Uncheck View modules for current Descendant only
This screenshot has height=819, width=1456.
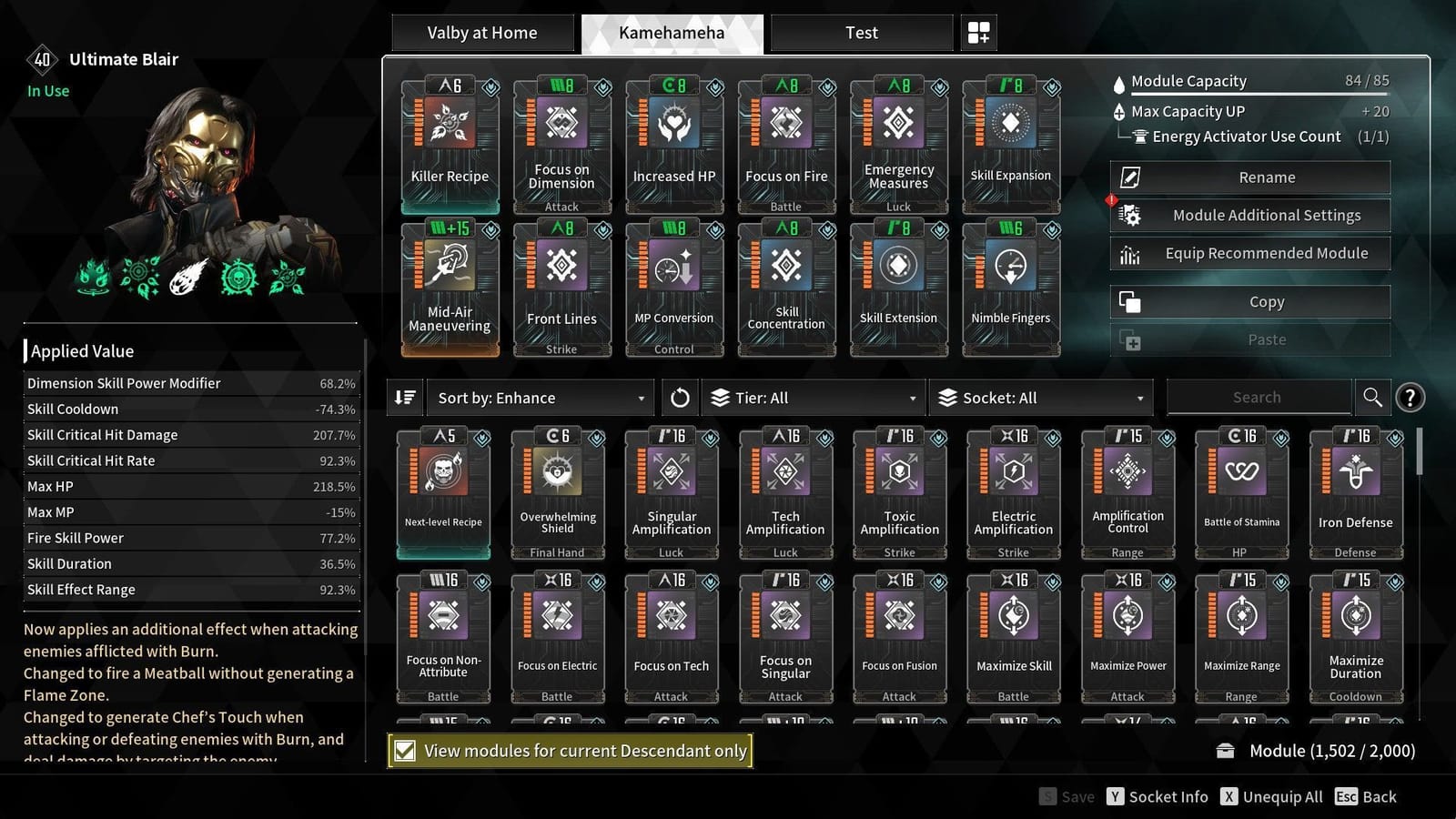404,751
